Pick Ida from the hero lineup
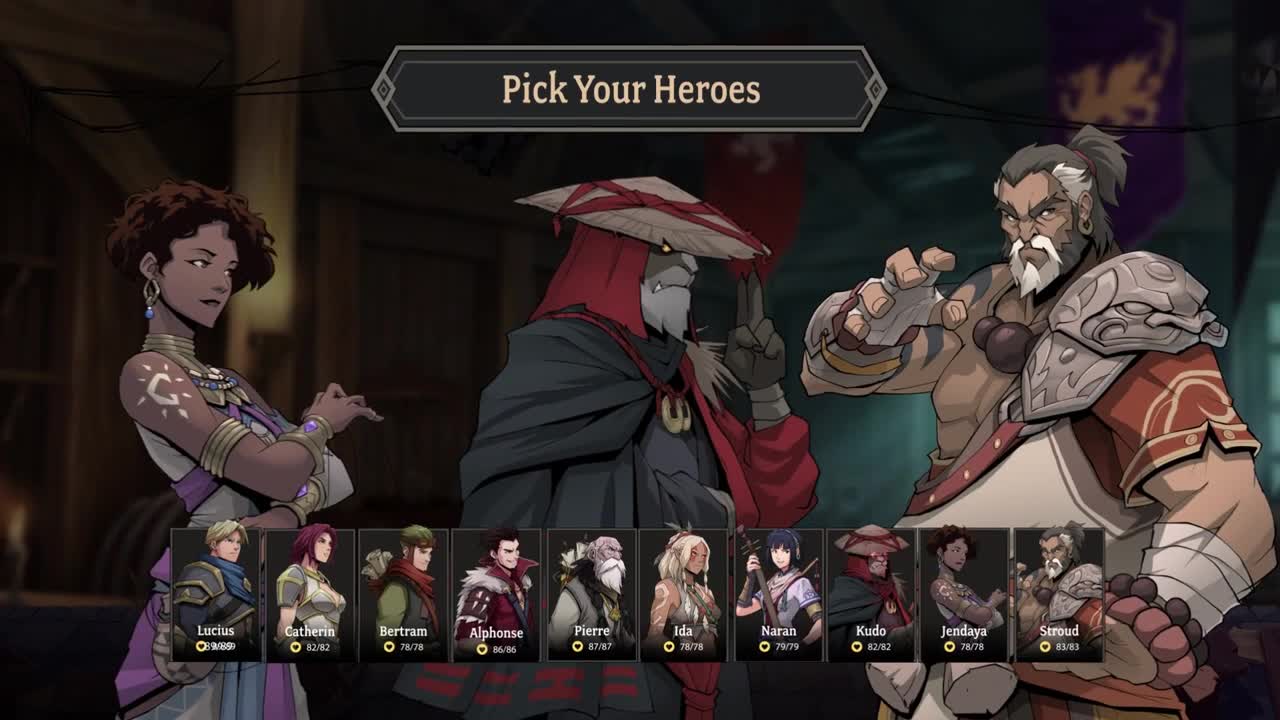The height and width of the screenshot is (720, 1280). click(683, 594)
